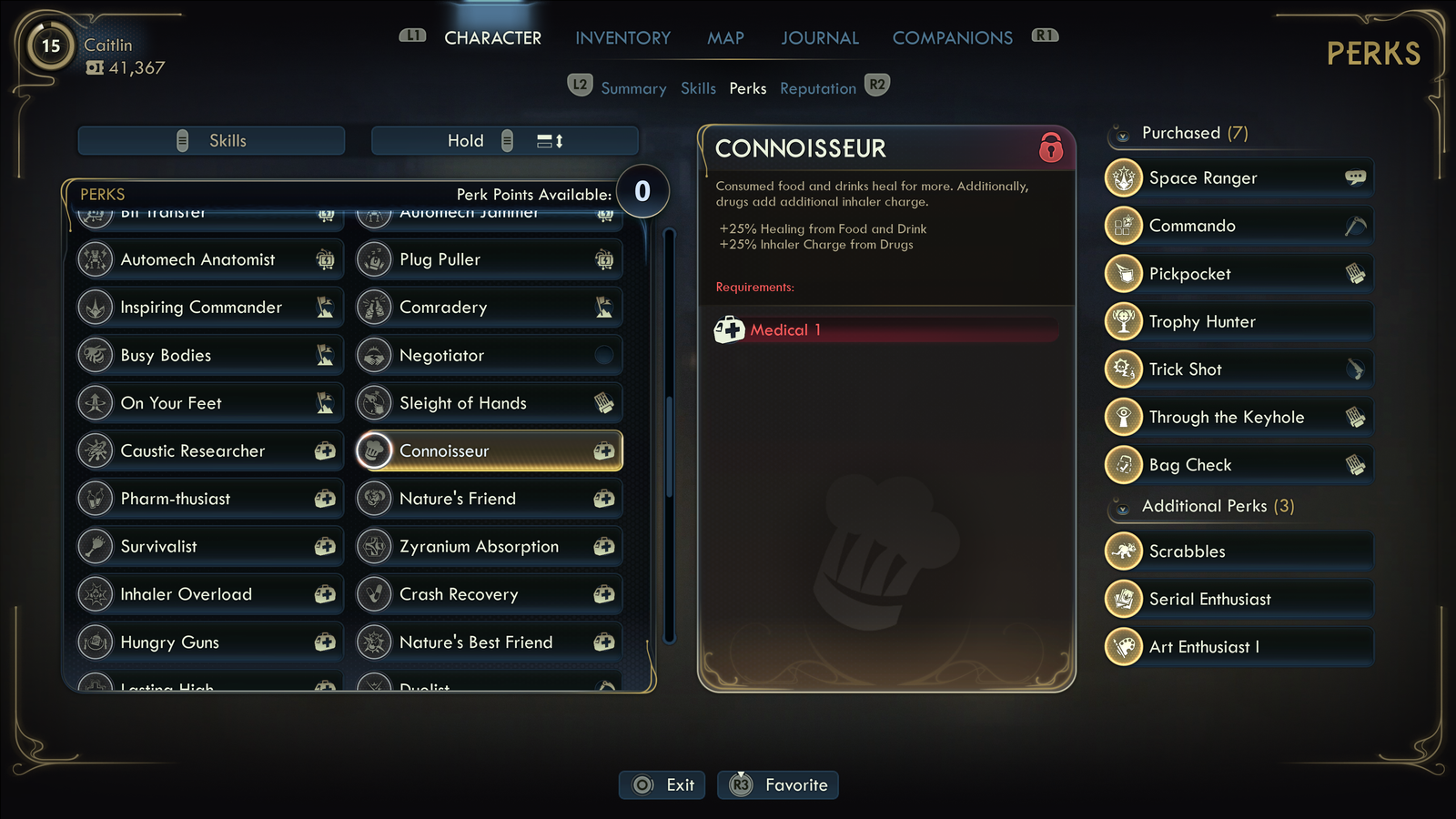Click the Exit button
The width and height of the screenshot is (1456, 819).
coord(662,784)
